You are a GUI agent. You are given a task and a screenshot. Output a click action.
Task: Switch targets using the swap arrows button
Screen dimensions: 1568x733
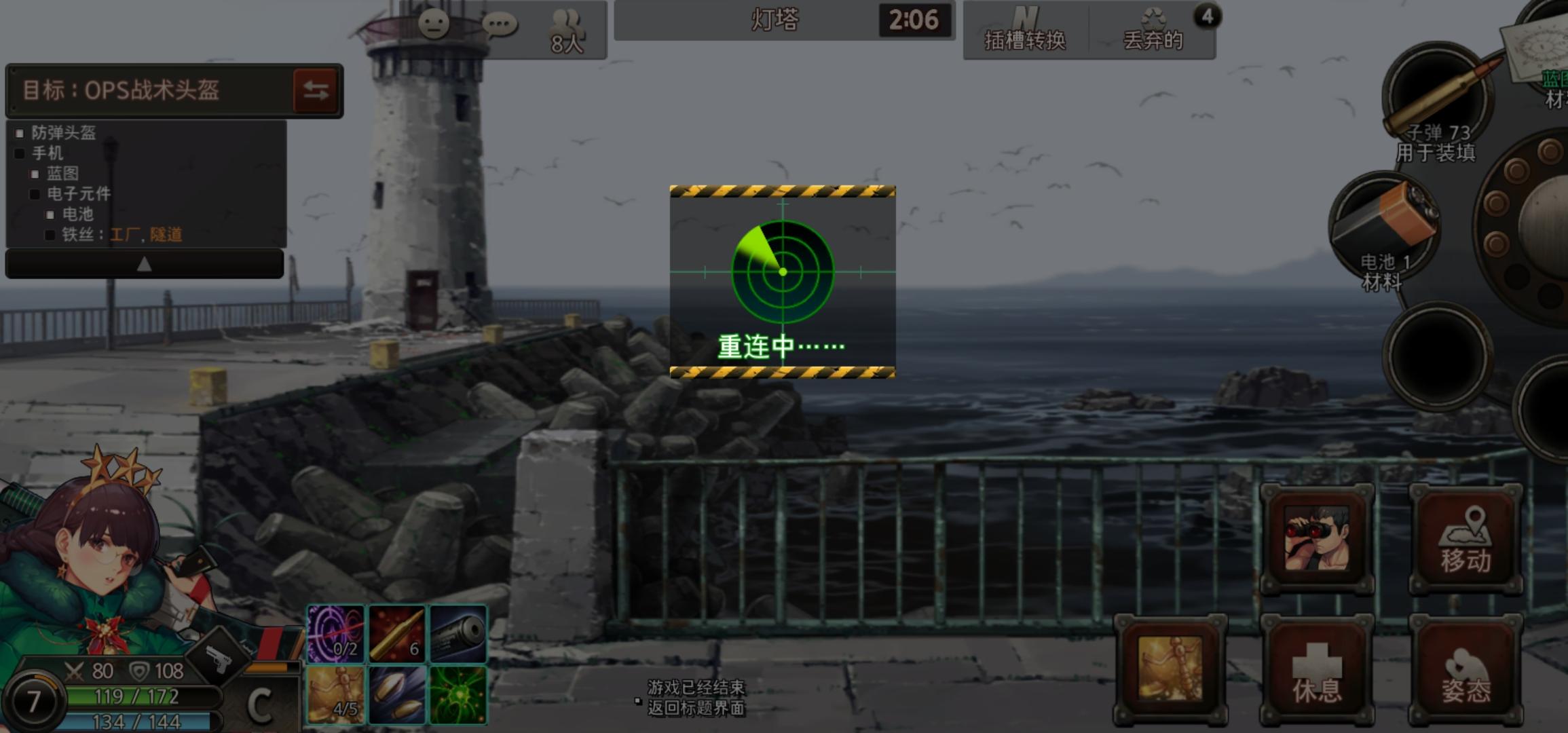tap(317, 91)
